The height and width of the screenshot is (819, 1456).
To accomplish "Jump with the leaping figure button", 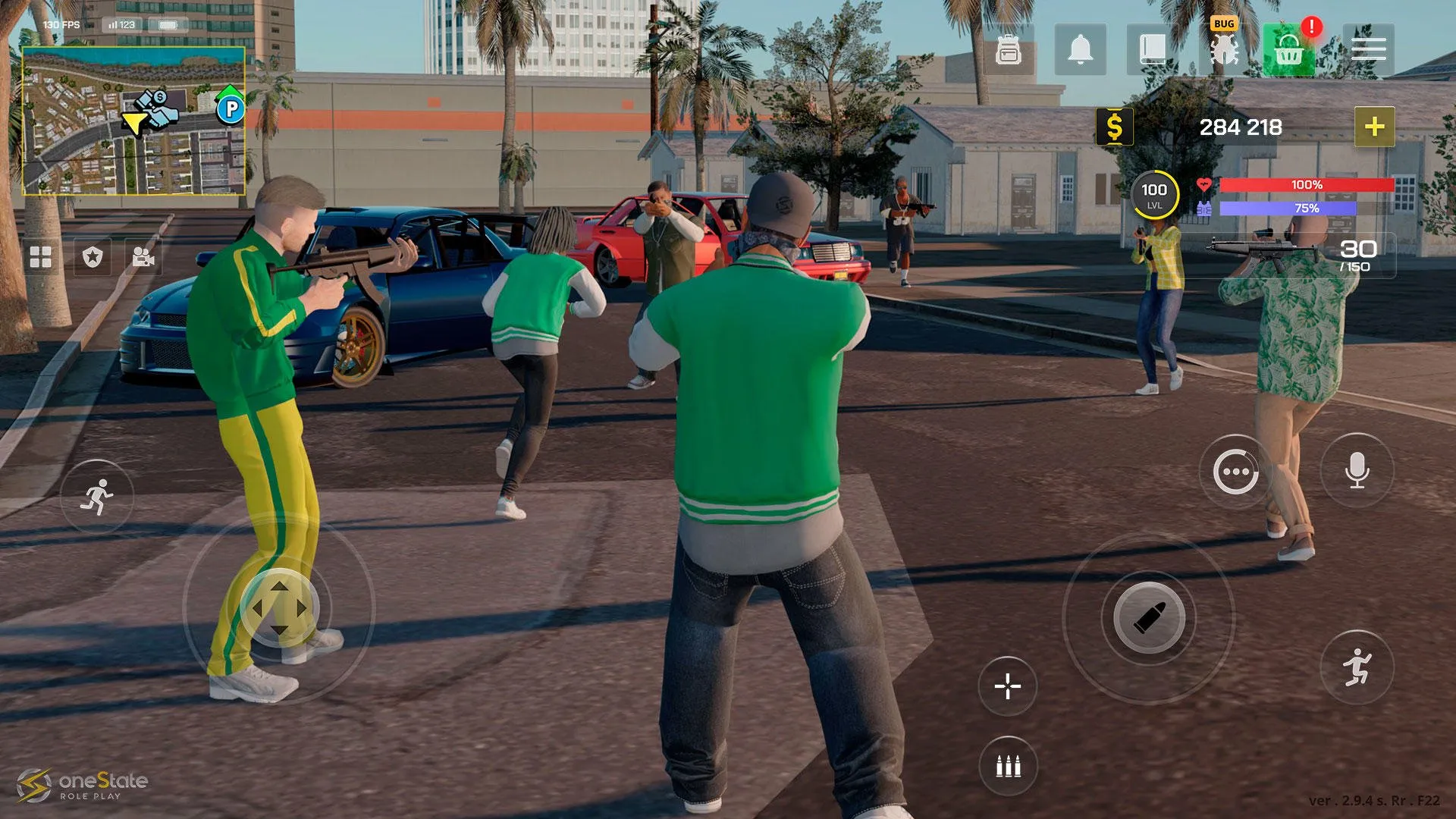I will point(1357,668).
